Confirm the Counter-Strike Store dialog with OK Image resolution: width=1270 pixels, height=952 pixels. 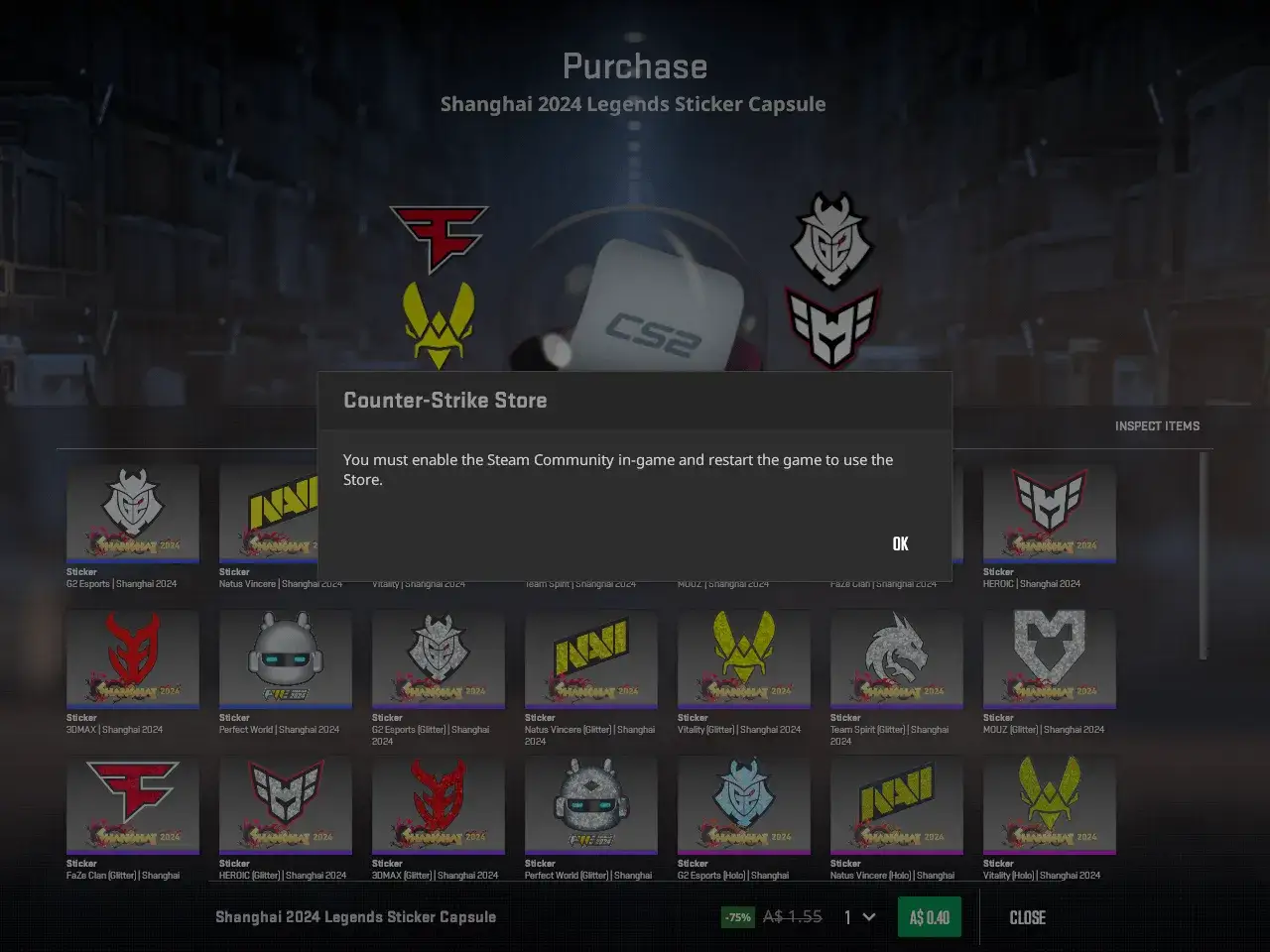[900, 543]
